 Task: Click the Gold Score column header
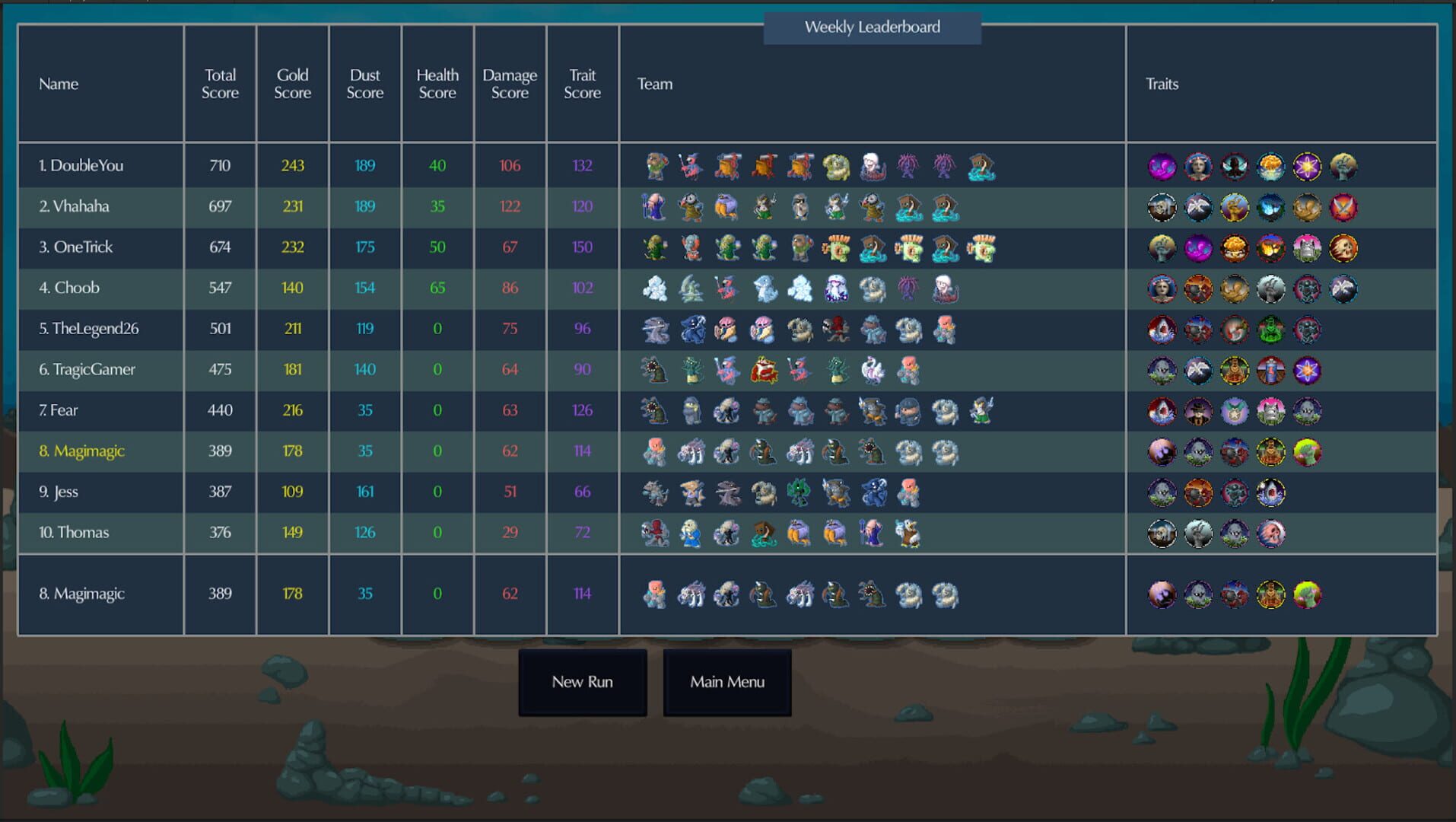(292, 84)
